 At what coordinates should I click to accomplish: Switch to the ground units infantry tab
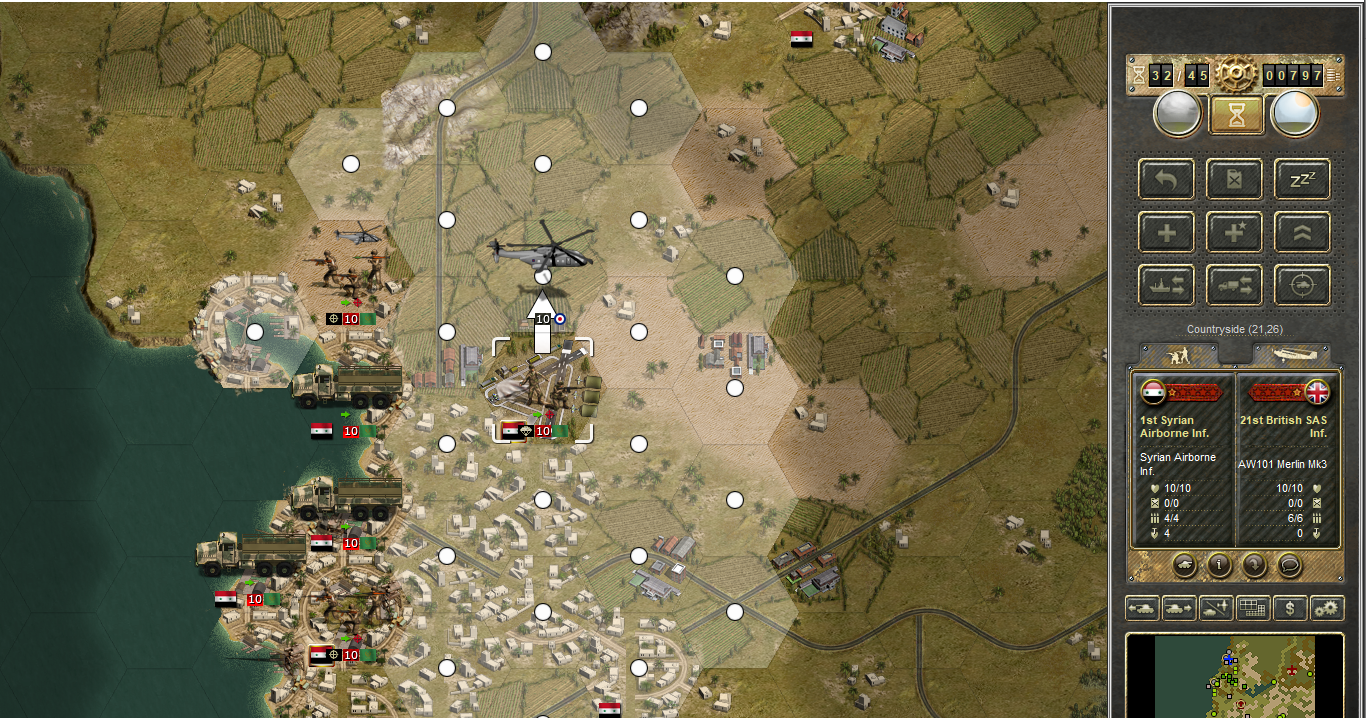[x=1180, y=355]
